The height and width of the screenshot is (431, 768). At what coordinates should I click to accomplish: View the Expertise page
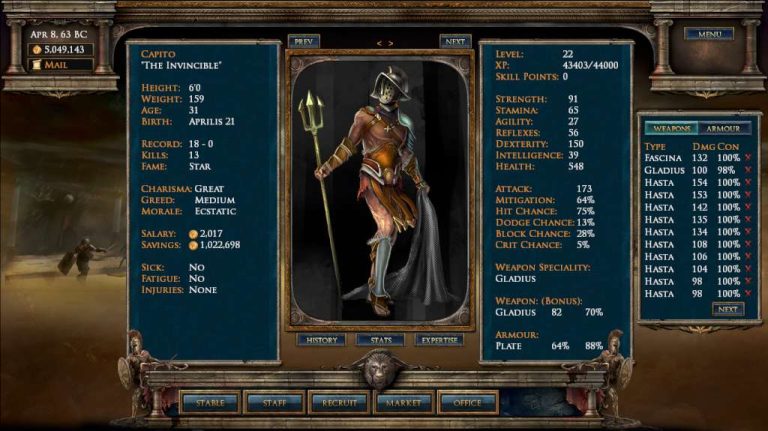tap(439, 340)
